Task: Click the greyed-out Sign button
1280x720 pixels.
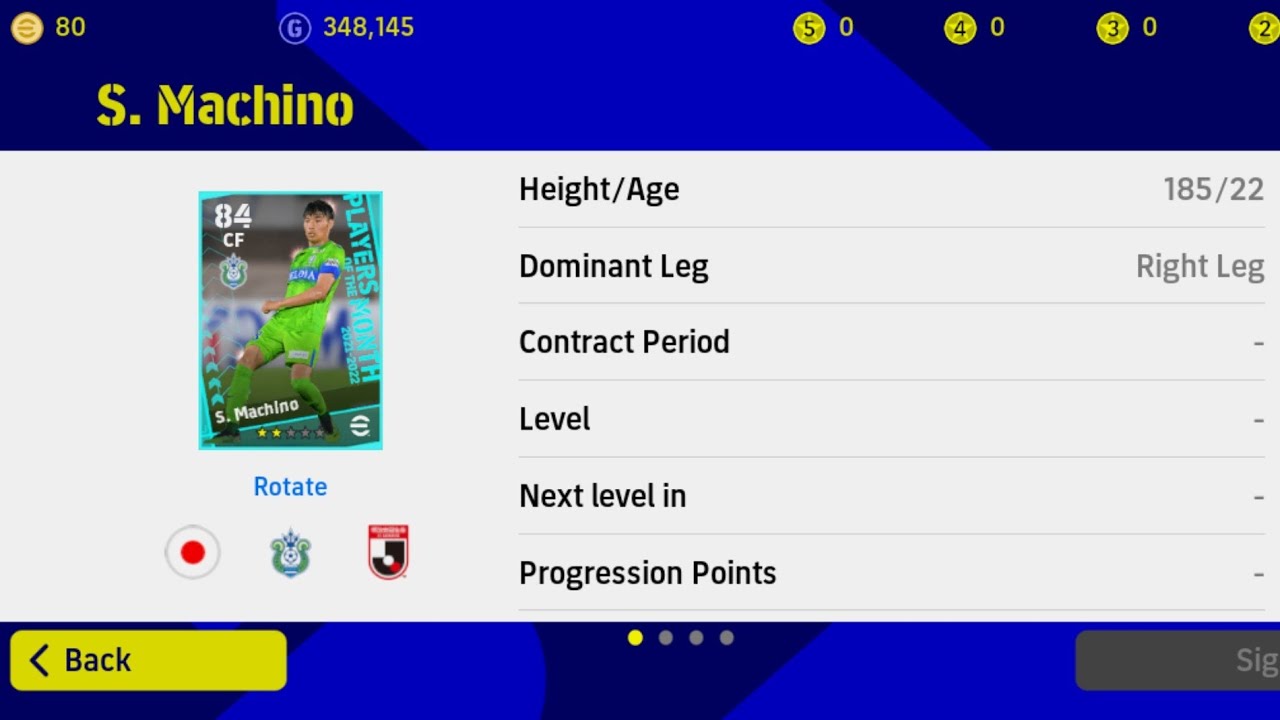Action: point(1178,660)
